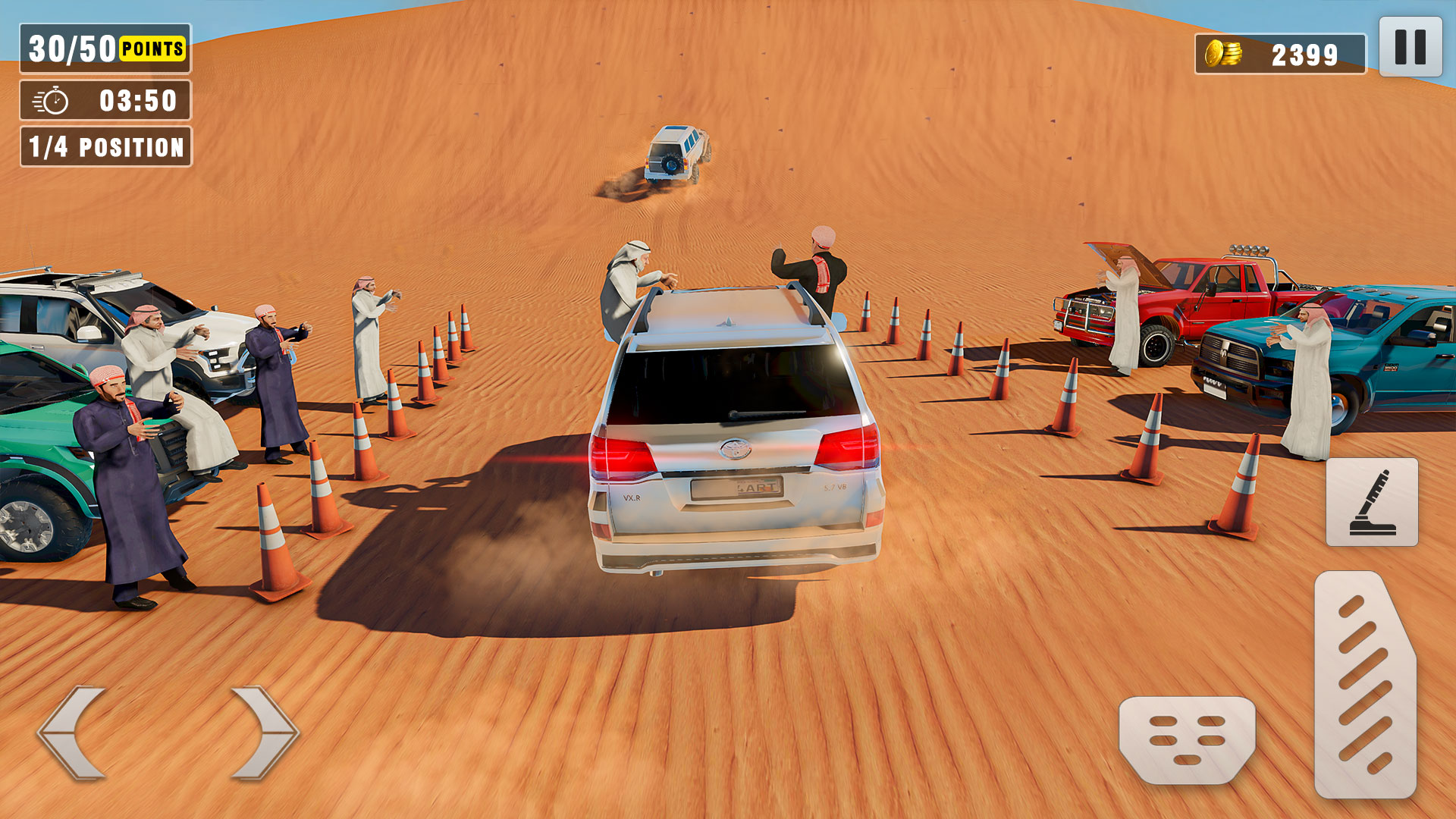Tap the right steering arrow

point(262,730)
